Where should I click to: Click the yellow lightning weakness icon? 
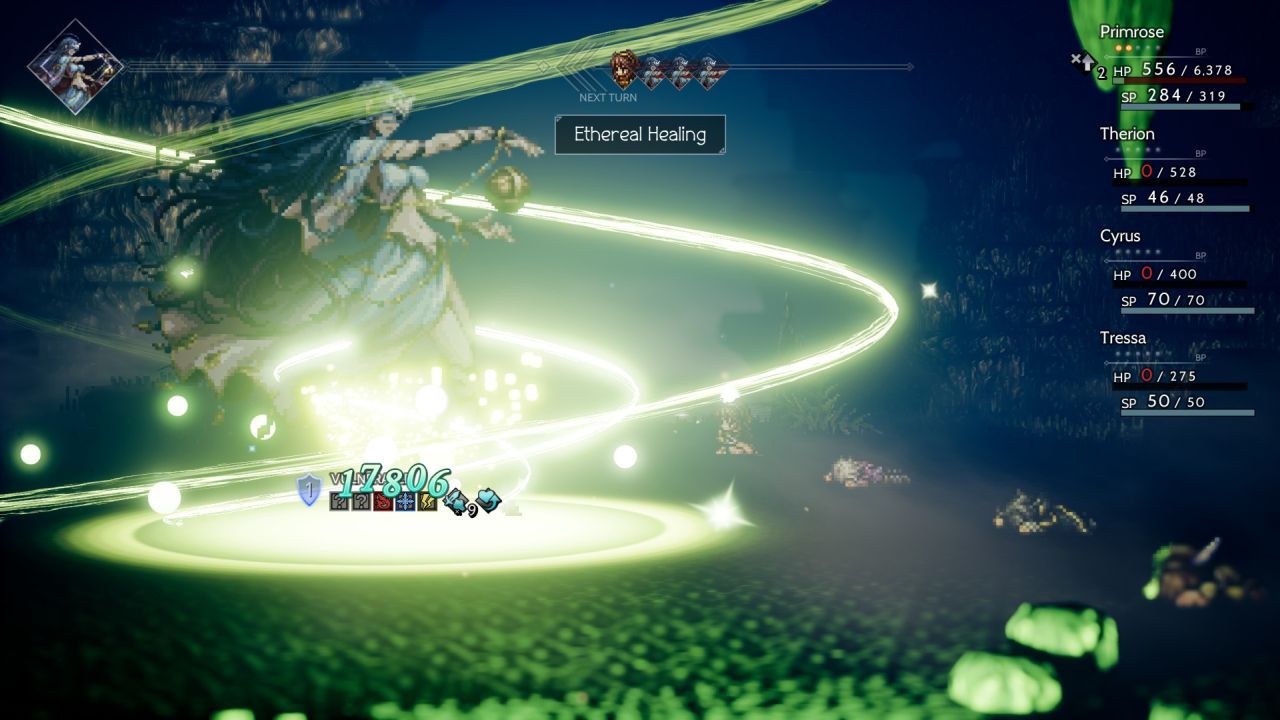click(427, 501)
